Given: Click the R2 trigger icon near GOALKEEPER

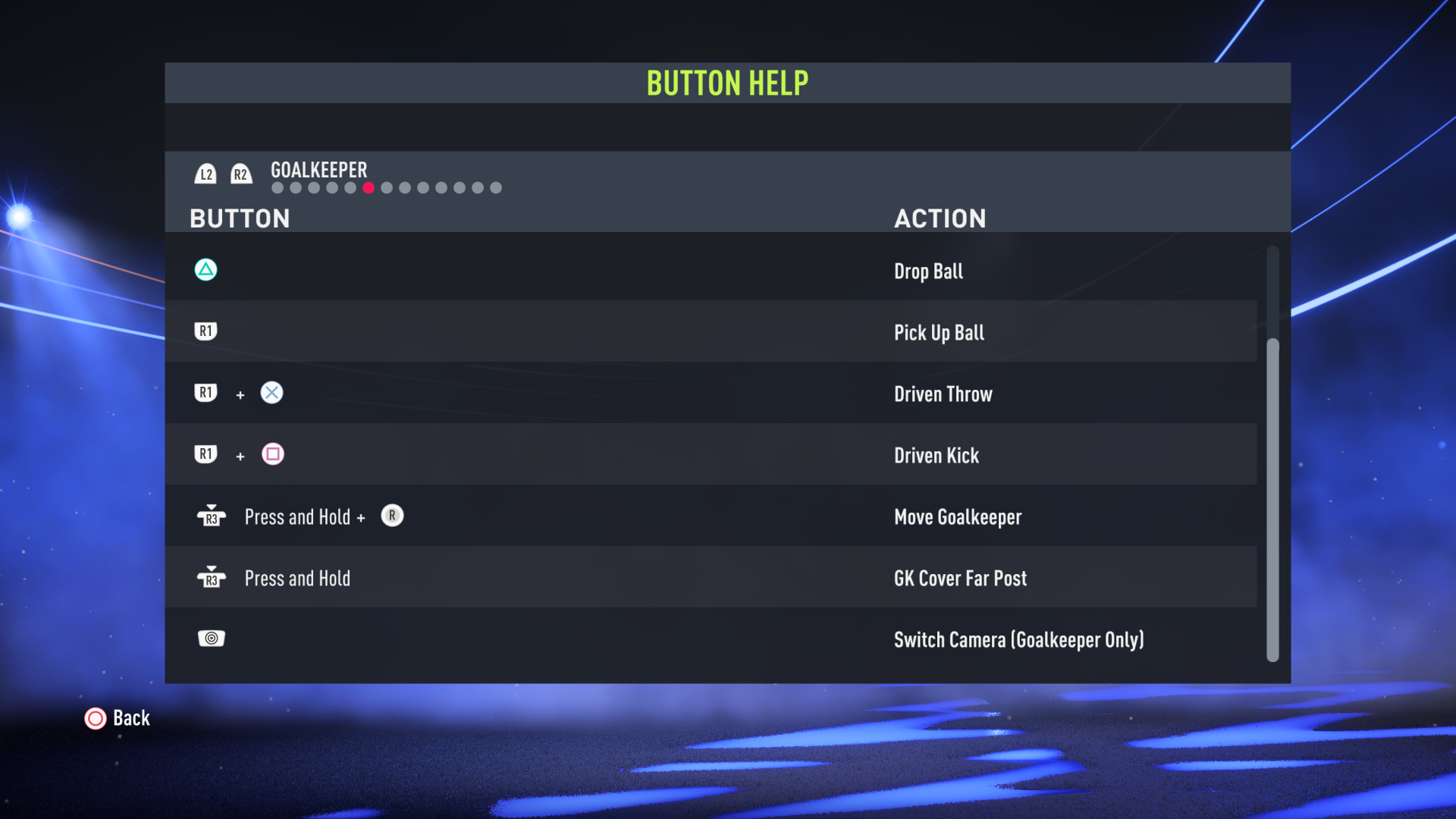Looking at the screenshot, I should [x=242, y=174].
